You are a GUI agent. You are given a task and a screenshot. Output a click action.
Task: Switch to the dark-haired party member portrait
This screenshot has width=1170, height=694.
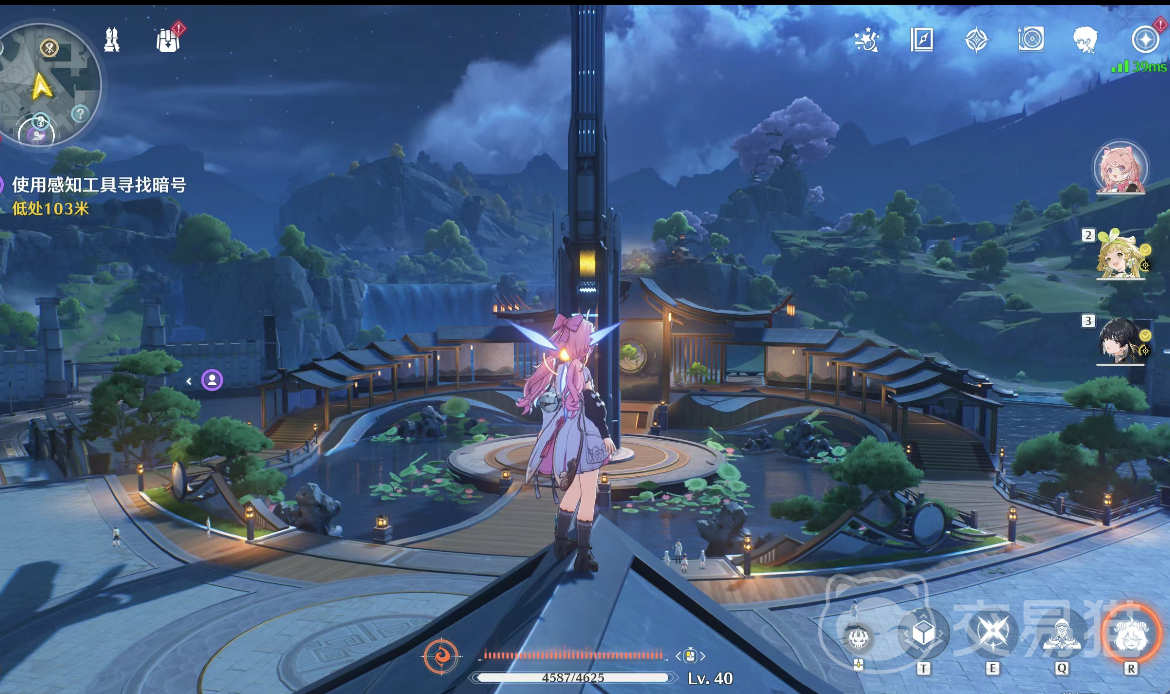pyautogui.click(x=1120, y=341)
